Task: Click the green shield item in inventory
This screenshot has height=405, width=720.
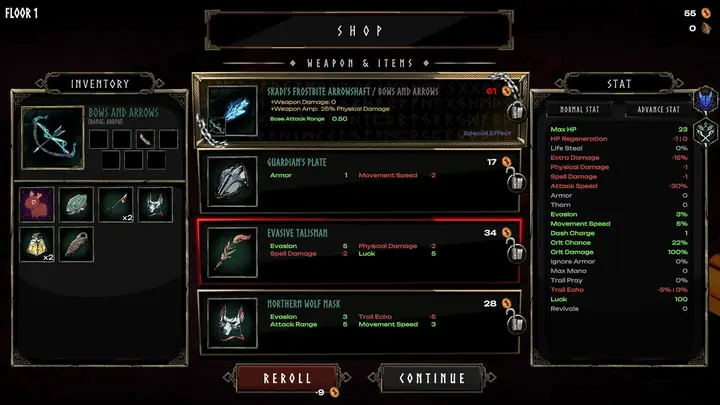Action: point(79,205)
